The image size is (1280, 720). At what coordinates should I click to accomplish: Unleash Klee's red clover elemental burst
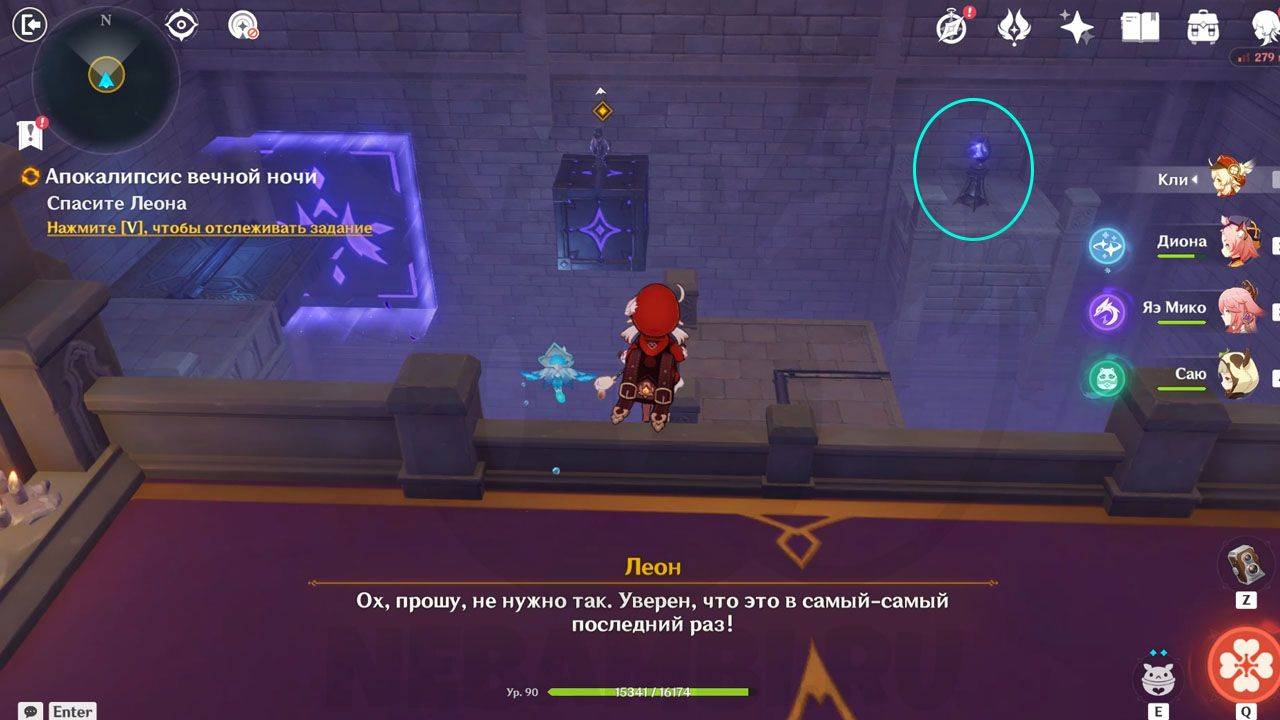pyautogui.click(x=1245, y=664)
